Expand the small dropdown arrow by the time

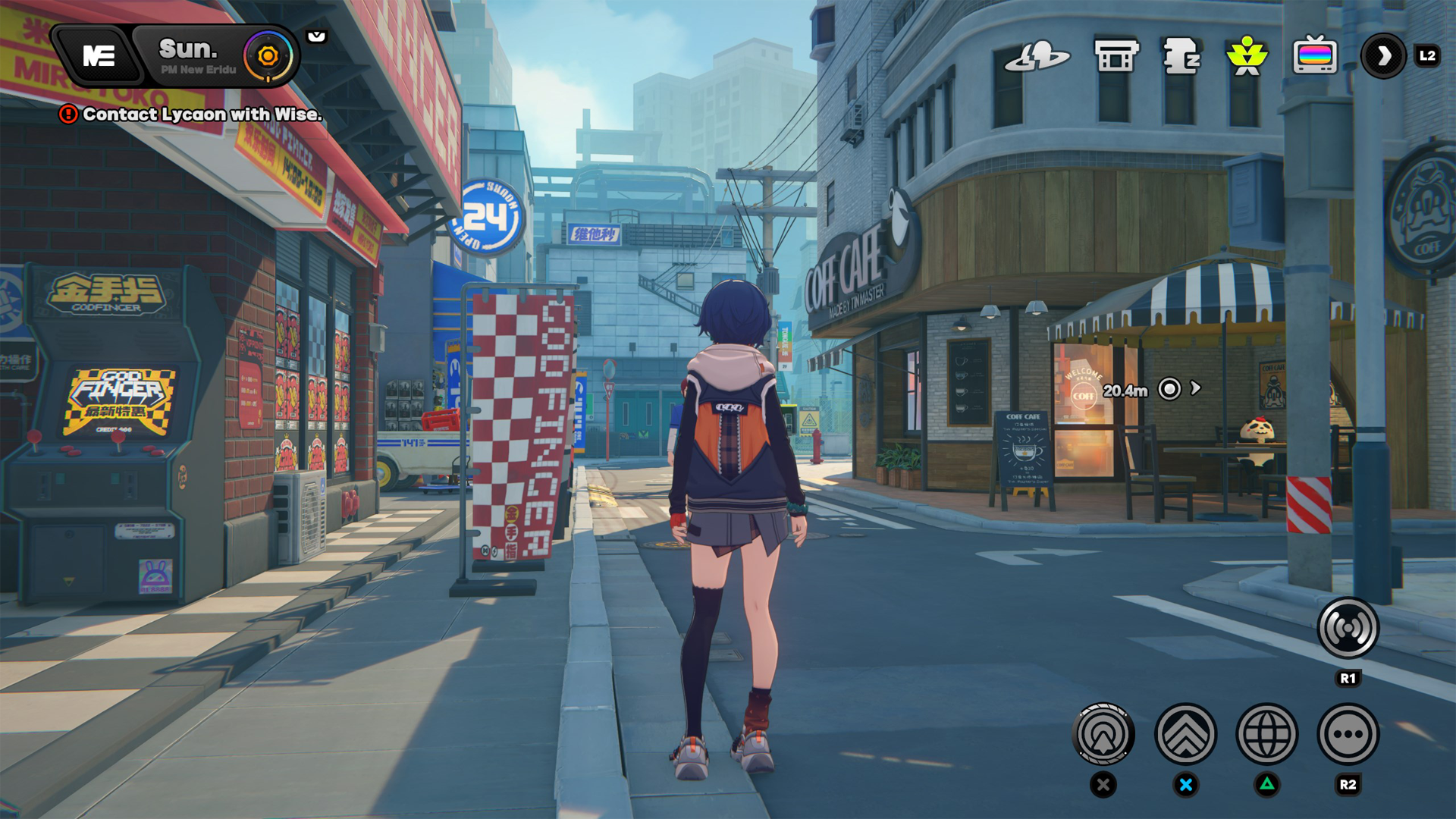(x=317, y=36)
